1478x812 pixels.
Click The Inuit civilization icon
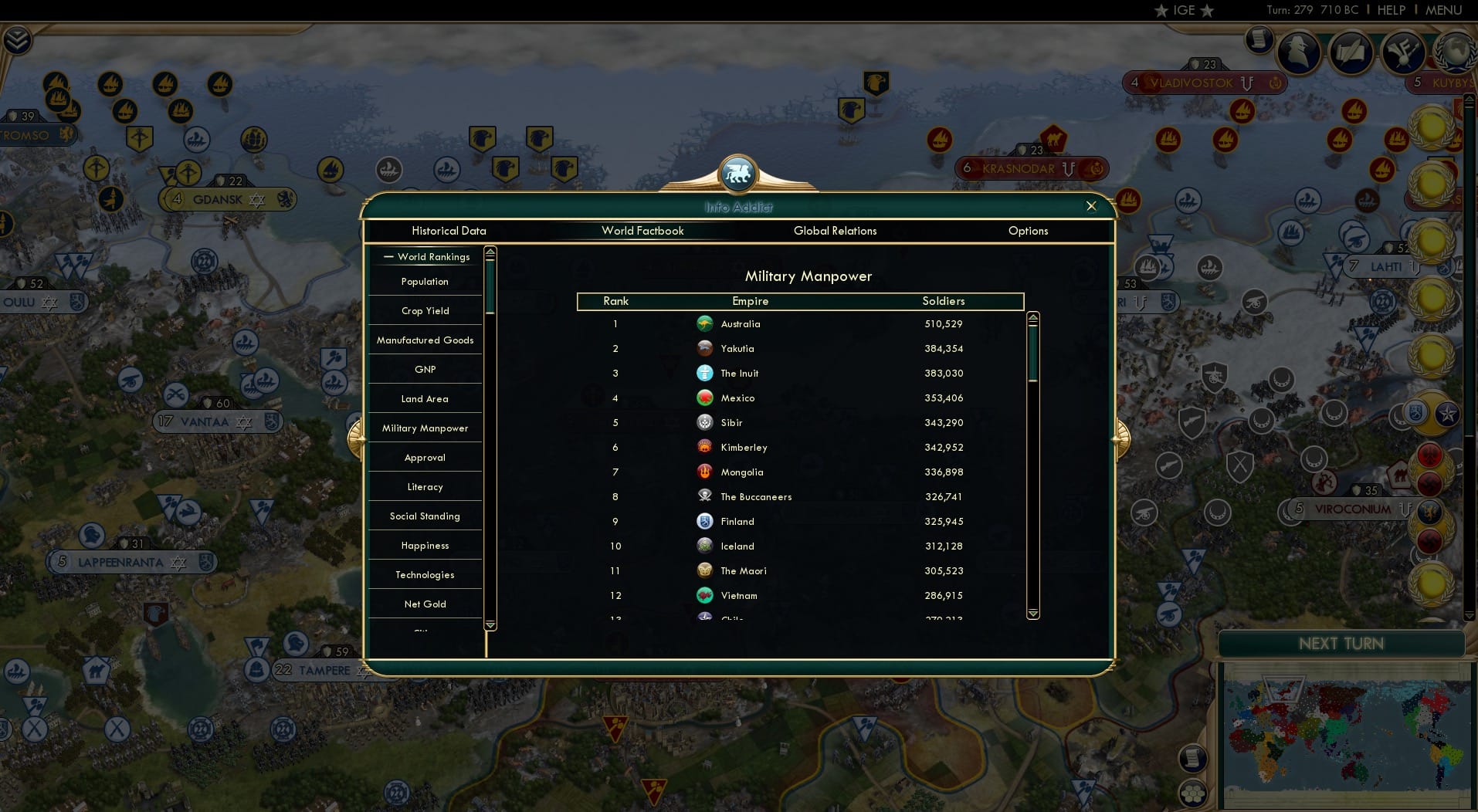(x=705, y=373)
